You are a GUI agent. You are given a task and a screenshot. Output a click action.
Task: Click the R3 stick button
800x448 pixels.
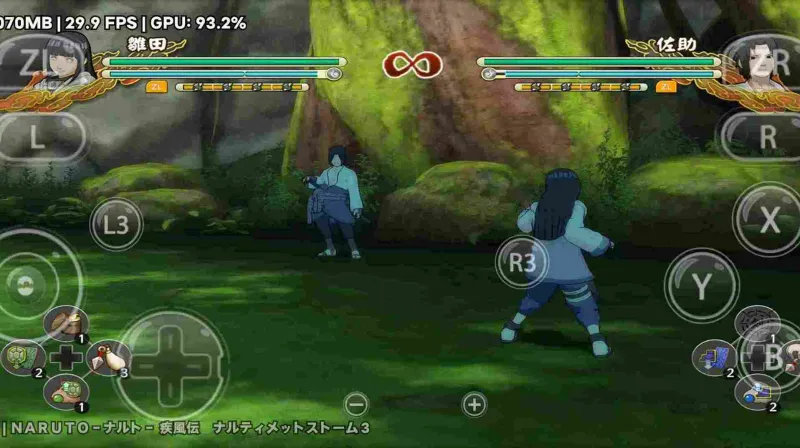[522, 263]
